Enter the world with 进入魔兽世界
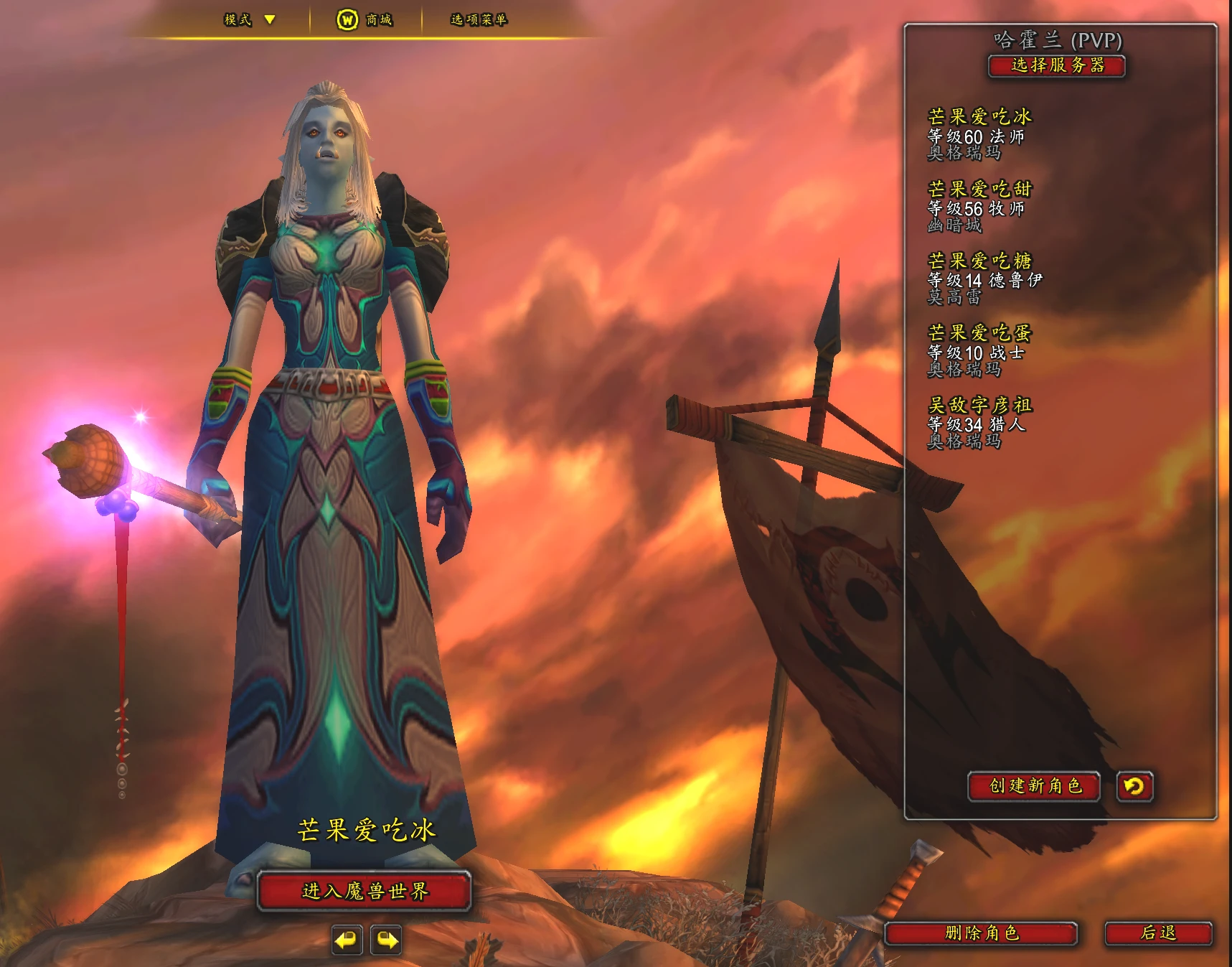Image resolution: width=1232 pixels, height=967 pixels. 365,891
